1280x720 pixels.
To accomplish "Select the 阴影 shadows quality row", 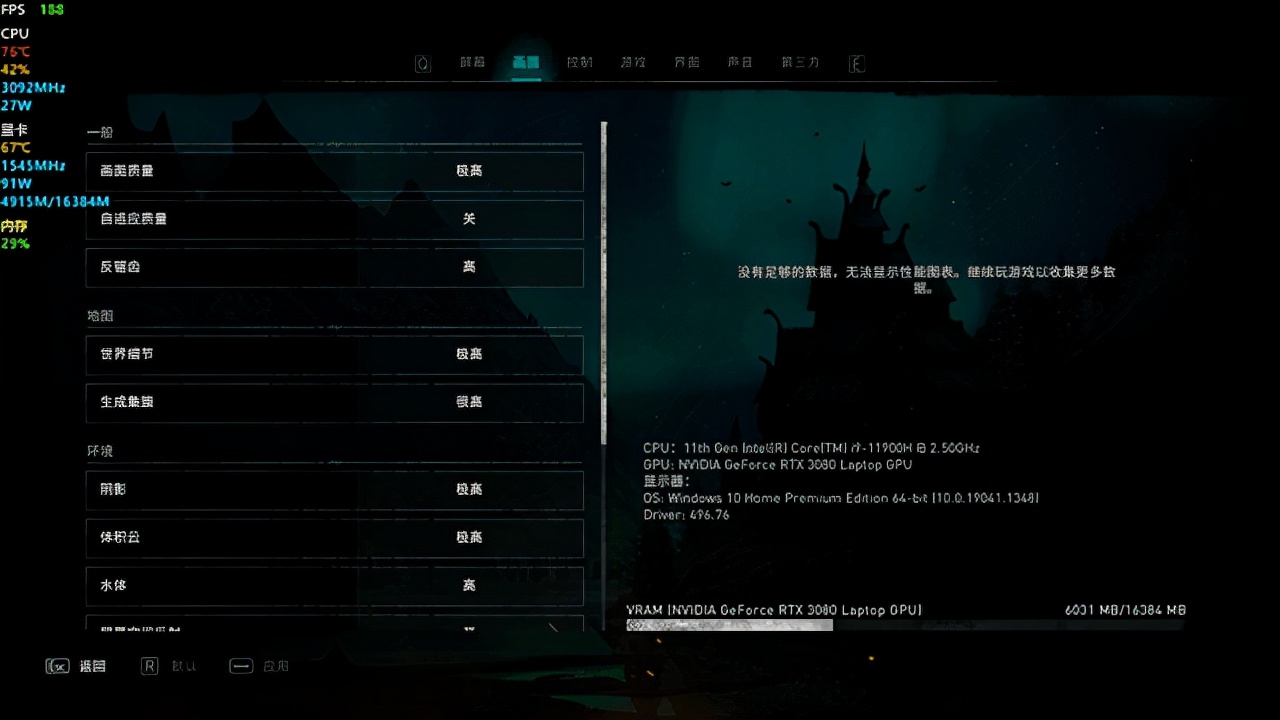I will pos(334,490).
